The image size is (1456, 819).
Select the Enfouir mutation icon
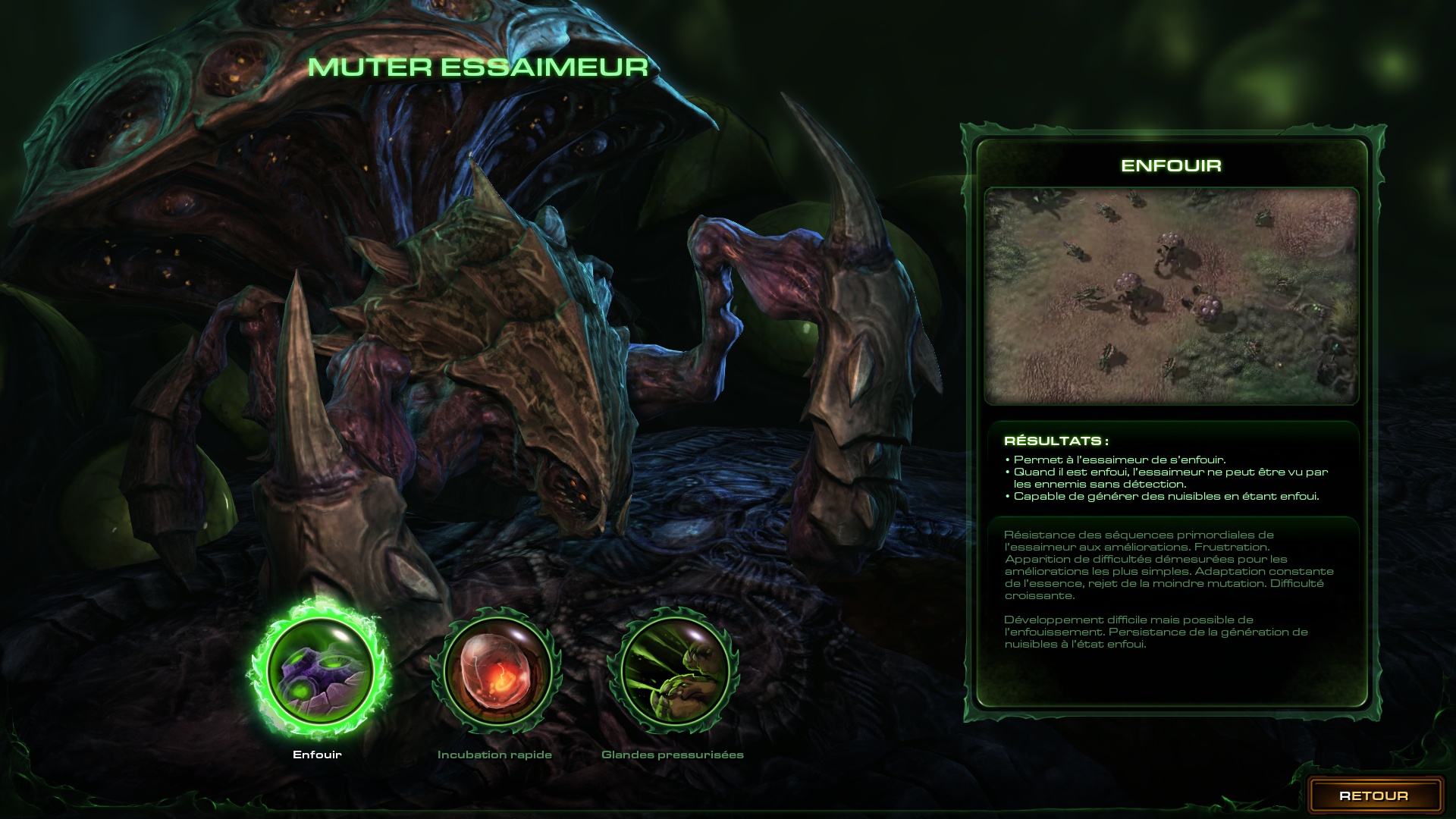pos(318,671)
